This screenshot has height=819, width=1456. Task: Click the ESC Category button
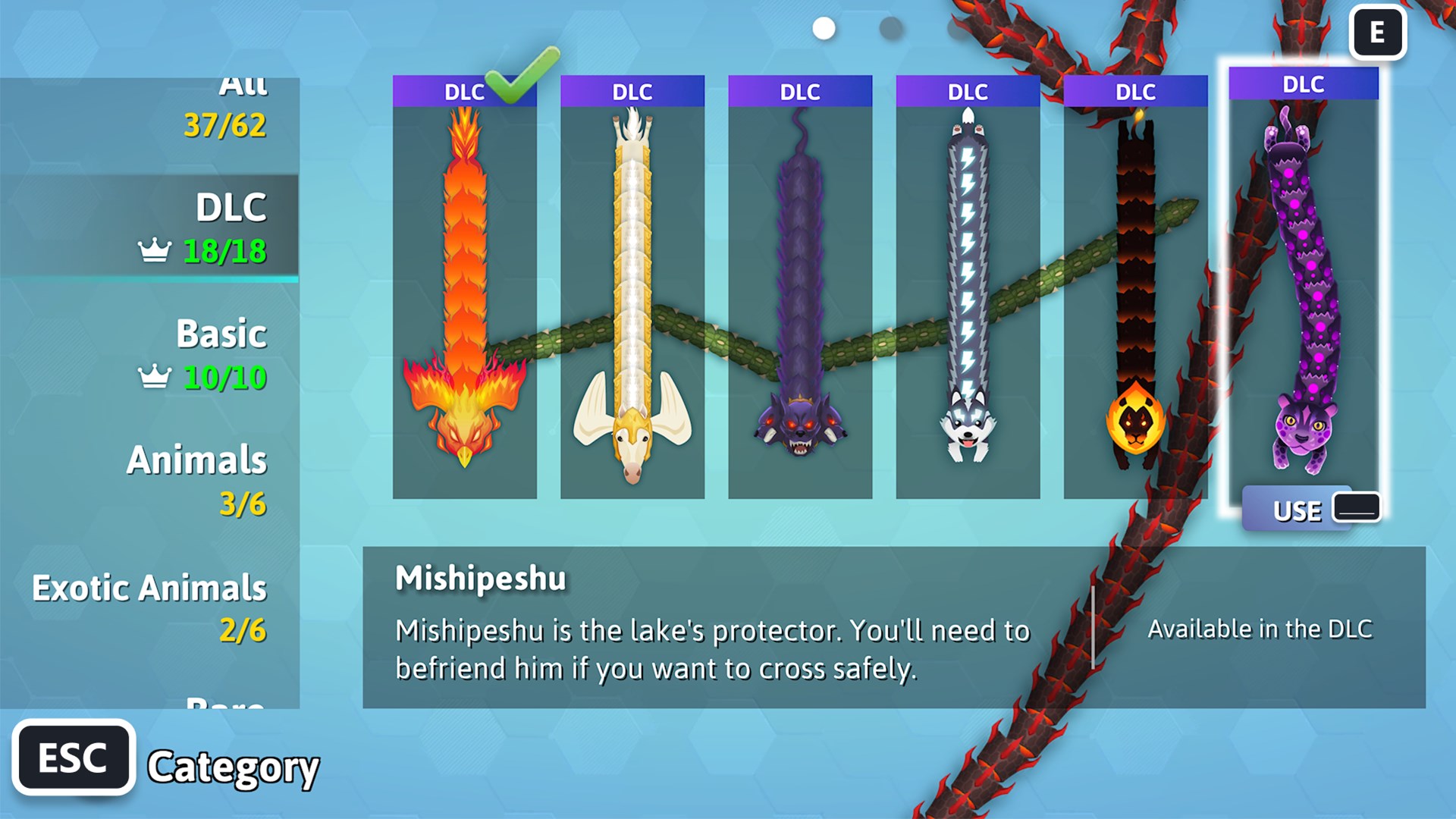(74, 755)
